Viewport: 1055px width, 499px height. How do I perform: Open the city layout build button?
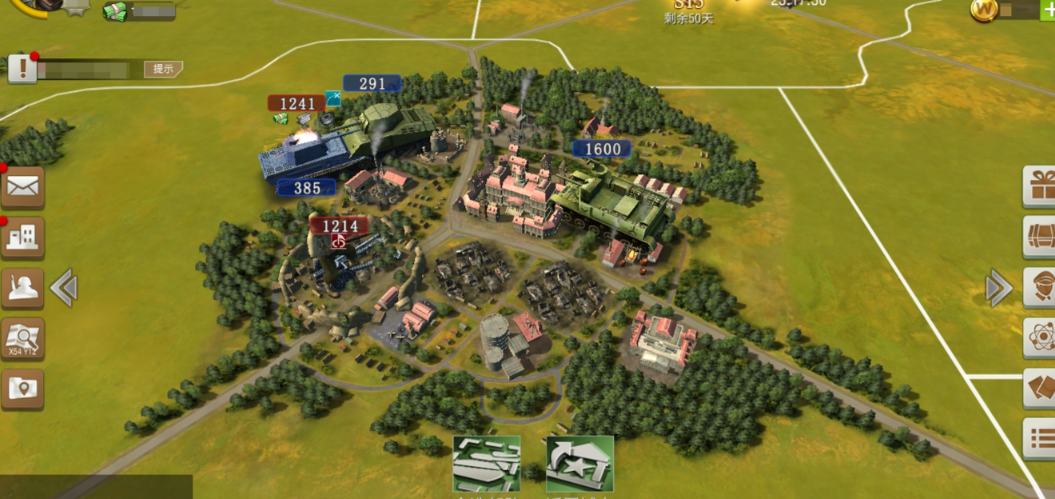[487, 464]
